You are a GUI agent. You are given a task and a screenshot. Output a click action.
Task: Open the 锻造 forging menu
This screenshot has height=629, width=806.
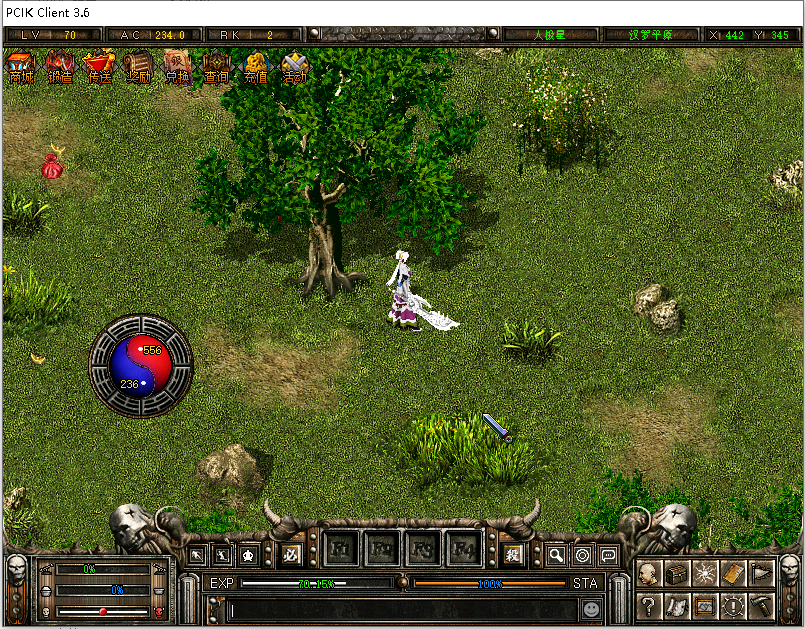click(60, 68)
